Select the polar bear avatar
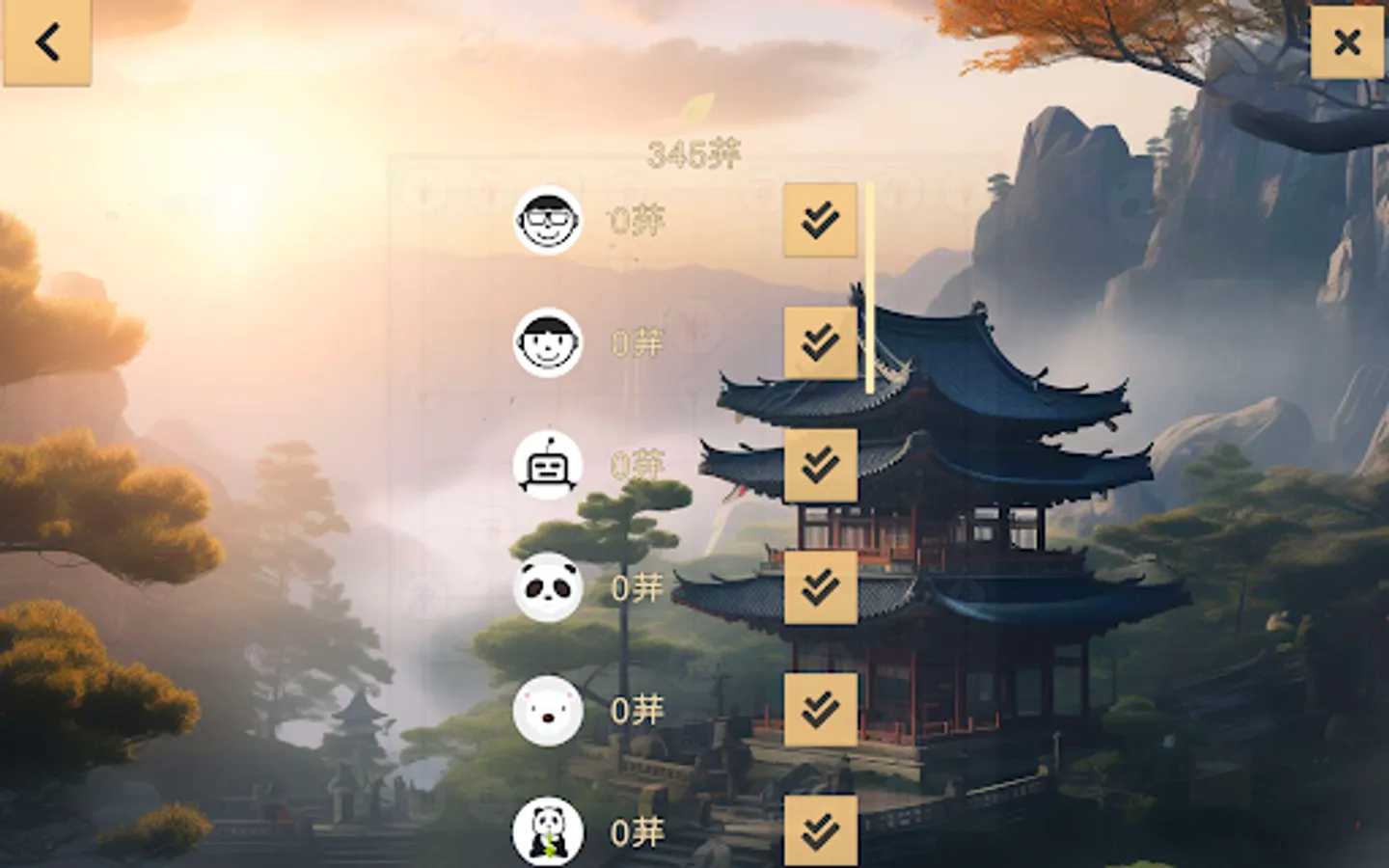1389x868 pixels. point(547,712)
